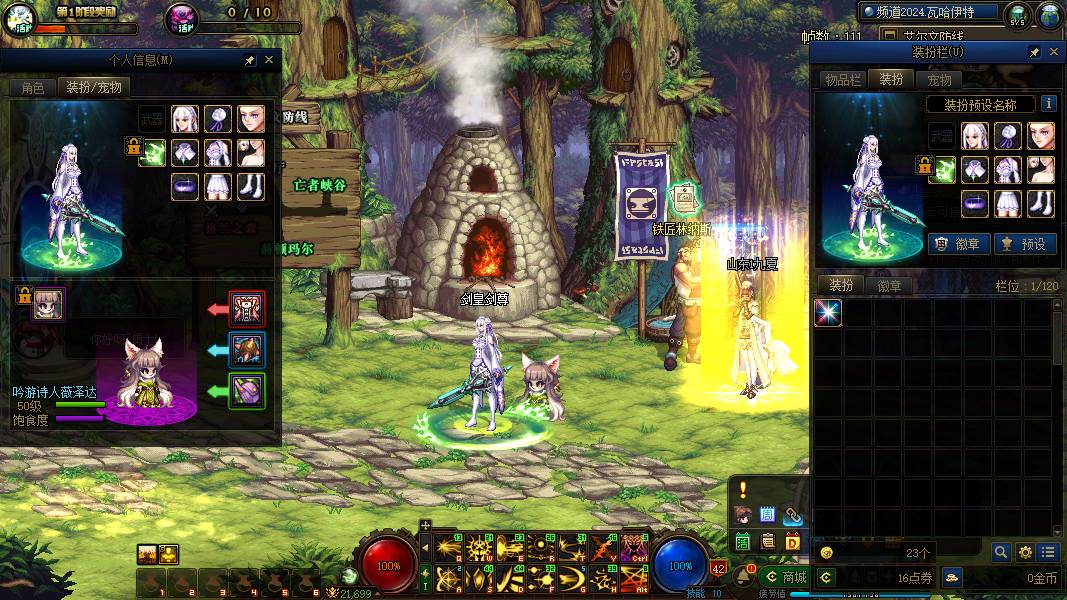This screenshot has height=600, width=1067.
Task: Open inventory settings with the gear button
Action: tap(1025, 552)
